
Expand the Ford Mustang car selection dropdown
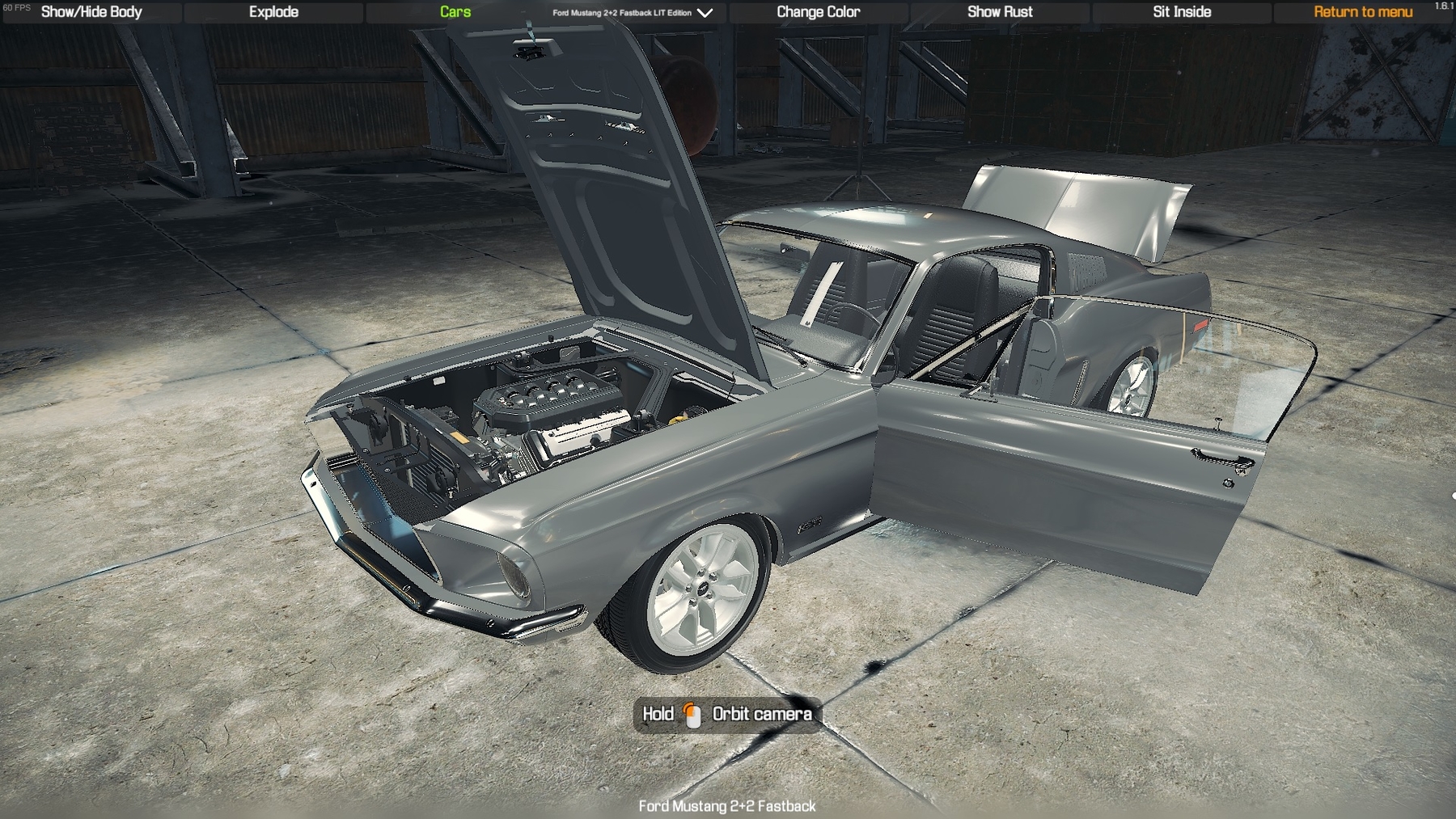coord(633,13)
